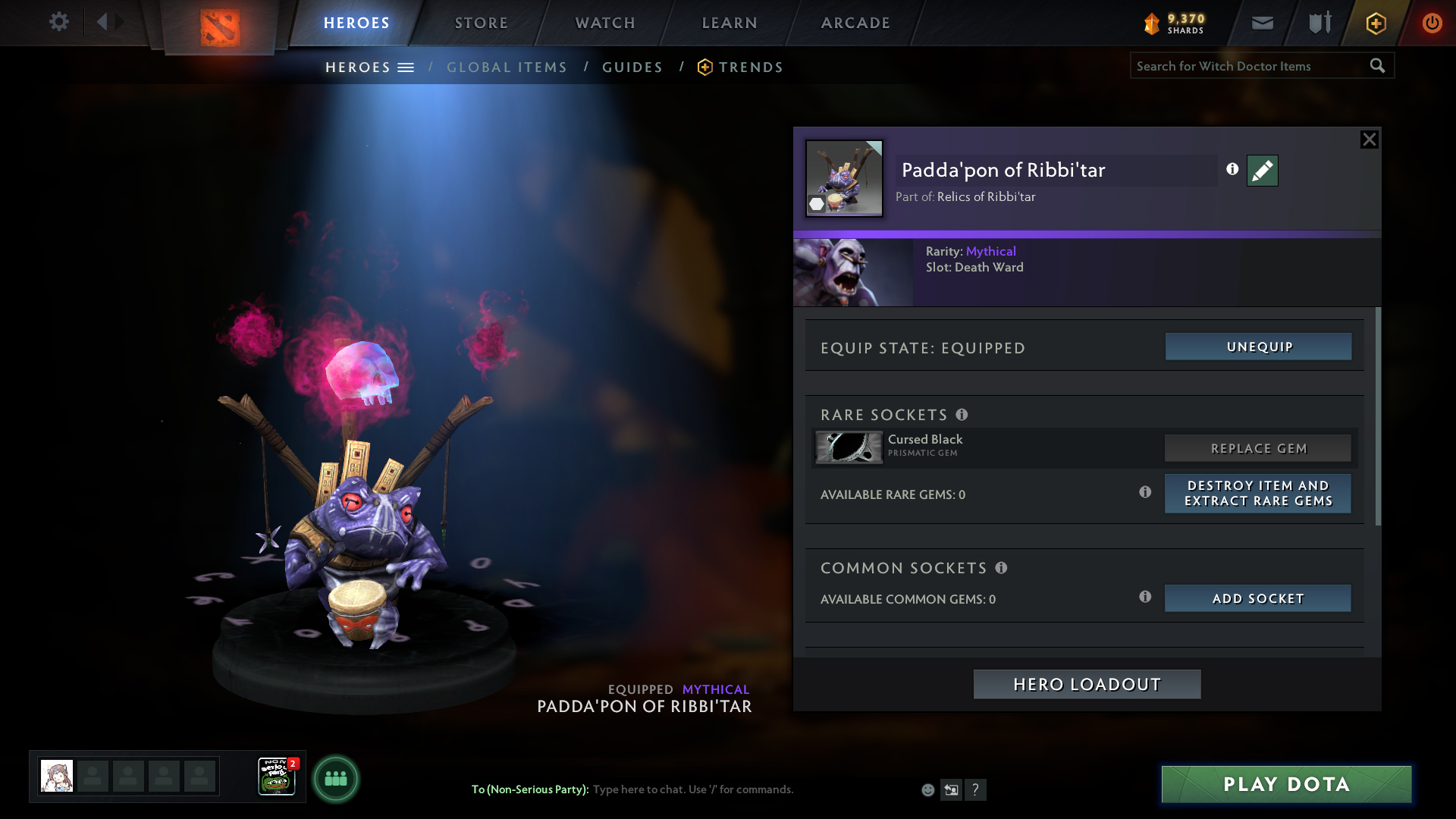The height and width of the screenshot is (819, 1456).
Task: Open the settings gear menu
Action: point(59,22)
